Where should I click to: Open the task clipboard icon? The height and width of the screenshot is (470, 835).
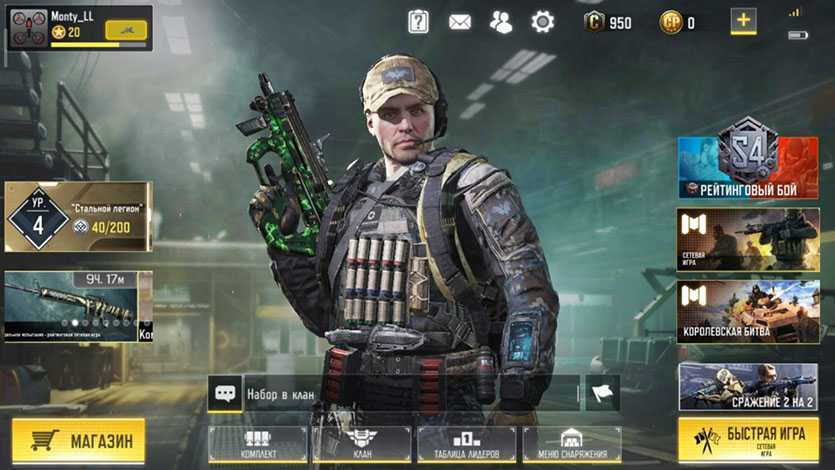[x=418, y=22]
